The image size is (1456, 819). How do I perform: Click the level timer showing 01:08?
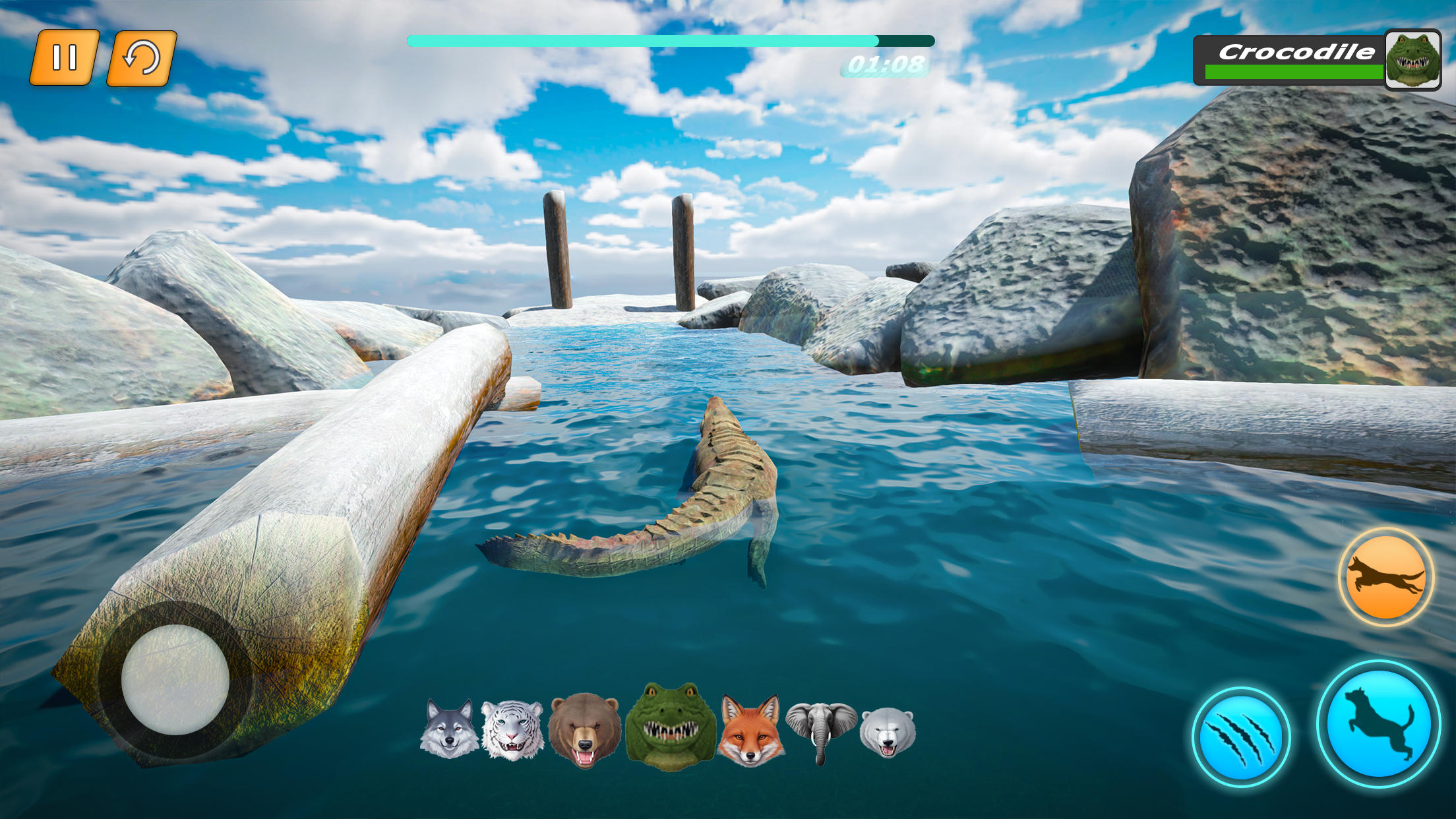pyautogui.click(x=886, y=65)
